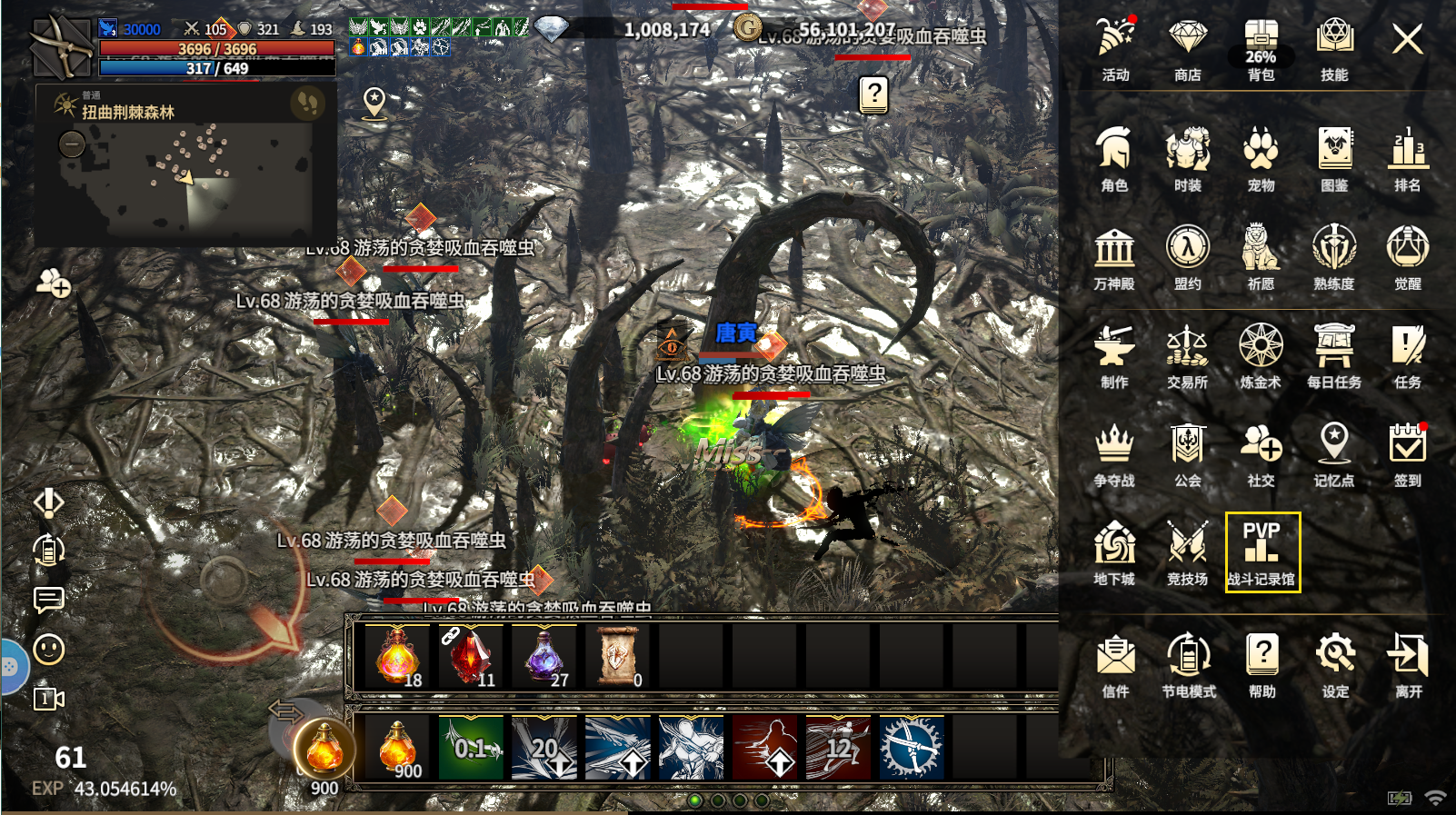The height and width of the screenshot is (815, 1456).
Task: View the 排名 rankings
Action: coord(1407,159)
